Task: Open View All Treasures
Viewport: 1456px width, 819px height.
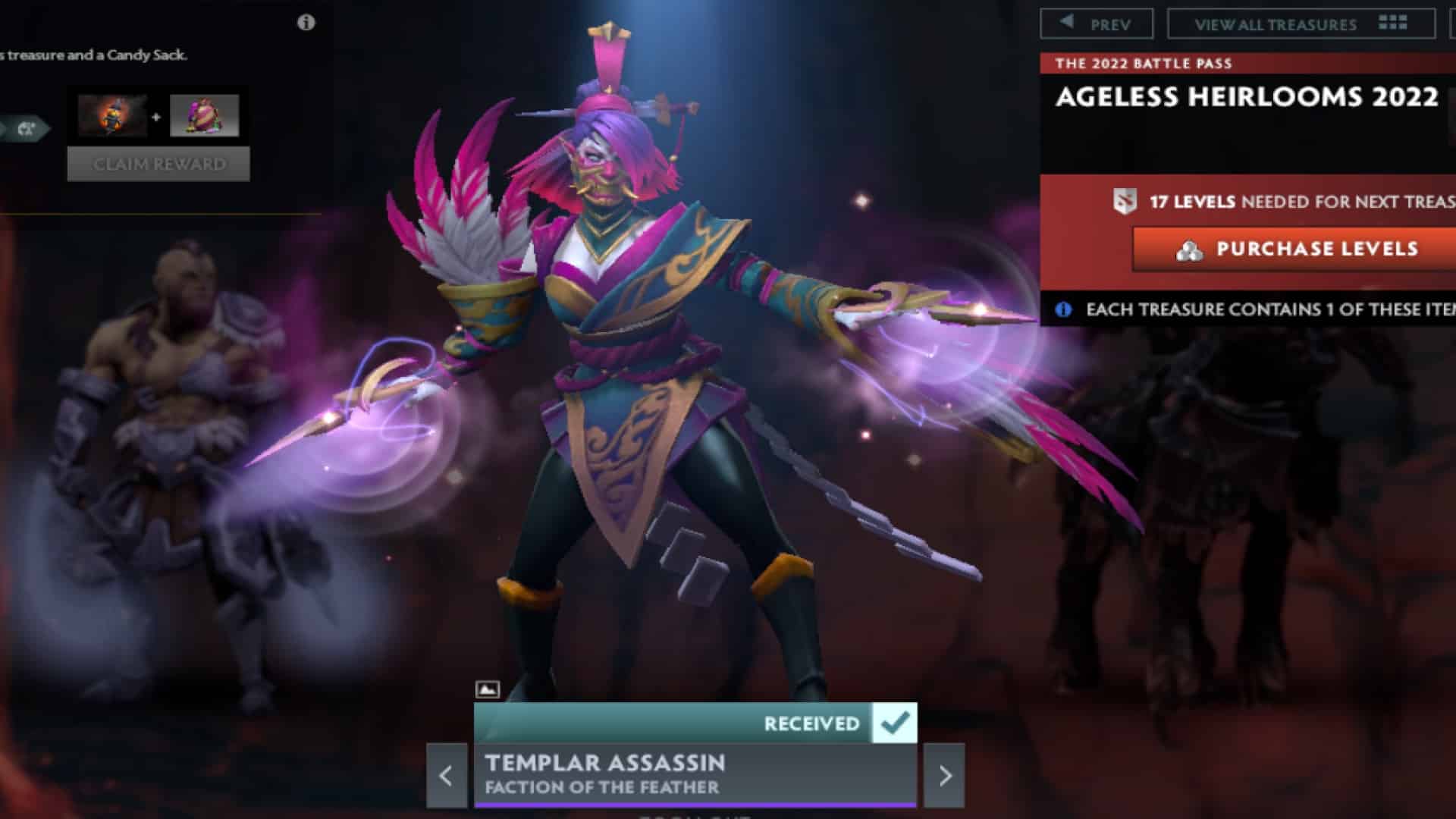Action: [x=1274, y=24]
